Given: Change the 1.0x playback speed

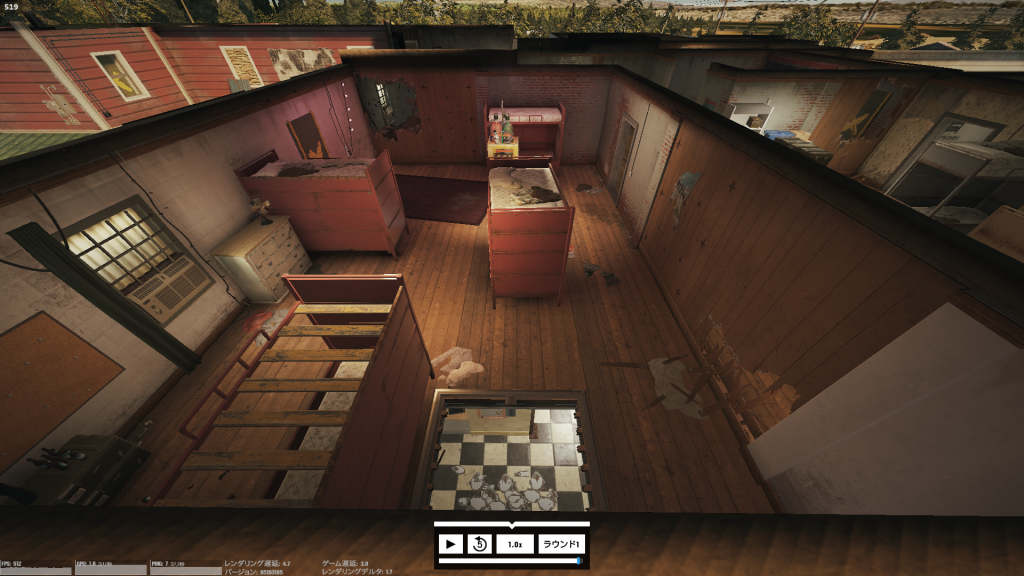Looking at the screenshot, I should coord(515,544).
